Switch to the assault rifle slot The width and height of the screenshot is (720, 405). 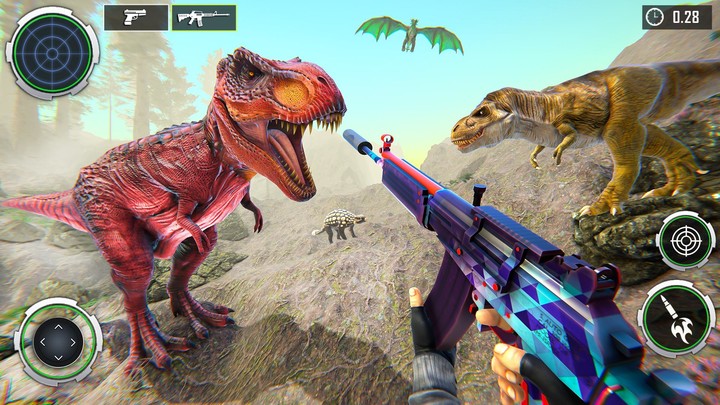pyautogui.click(x=203, y=17)
